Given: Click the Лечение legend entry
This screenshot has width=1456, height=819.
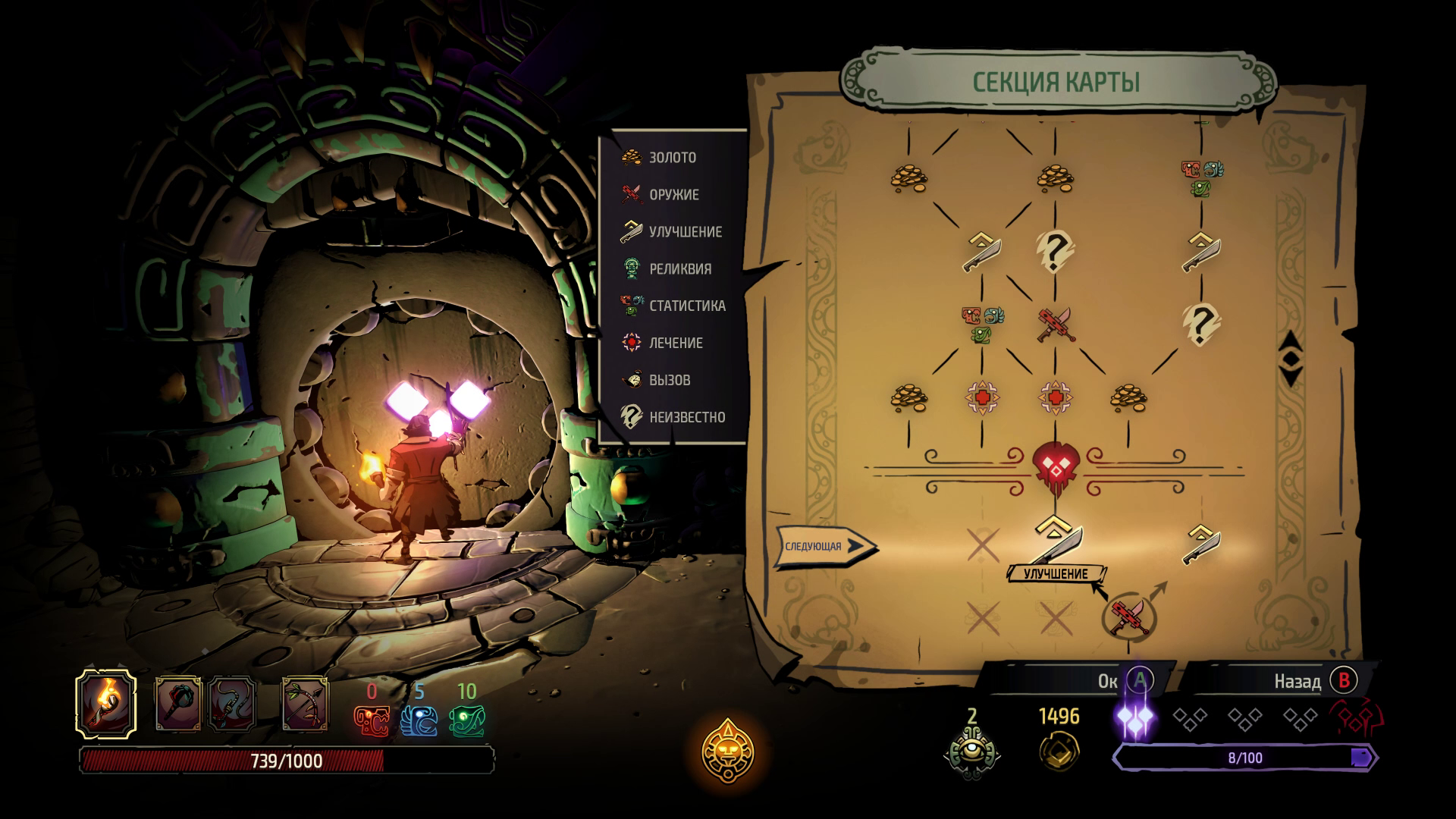Looking at the screenshot, I should pyautogui.click(x=663, y=343).
